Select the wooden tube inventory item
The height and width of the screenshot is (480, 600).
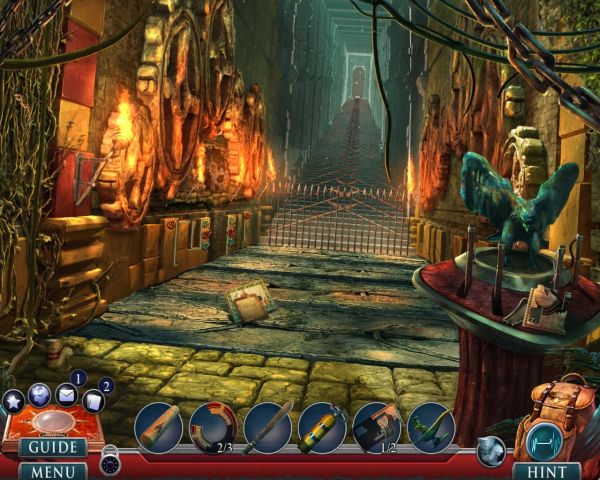coord(159,426)
